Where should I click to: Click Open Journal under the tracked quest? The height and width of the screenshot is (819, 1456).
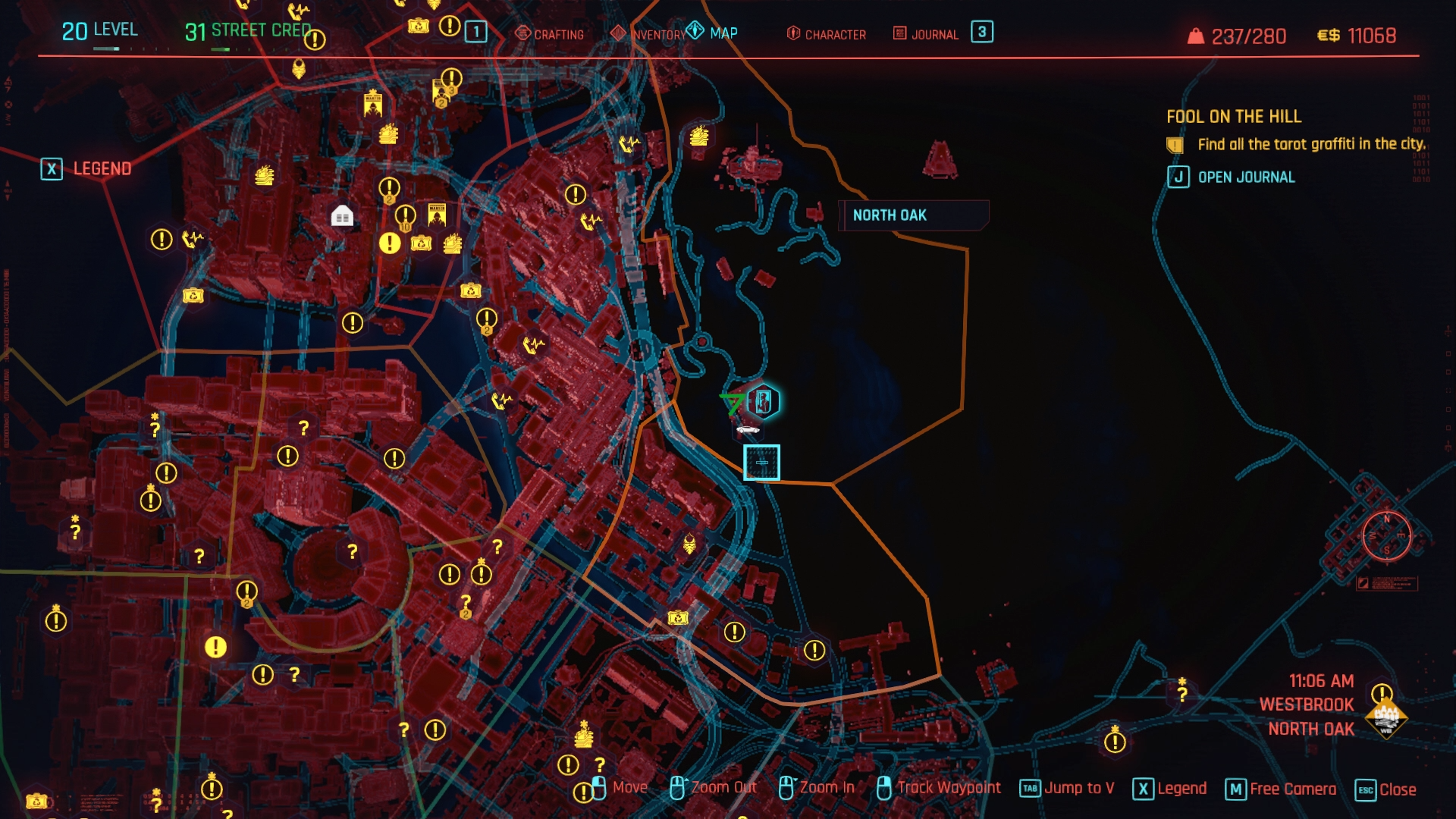(x=1232, y=177)
